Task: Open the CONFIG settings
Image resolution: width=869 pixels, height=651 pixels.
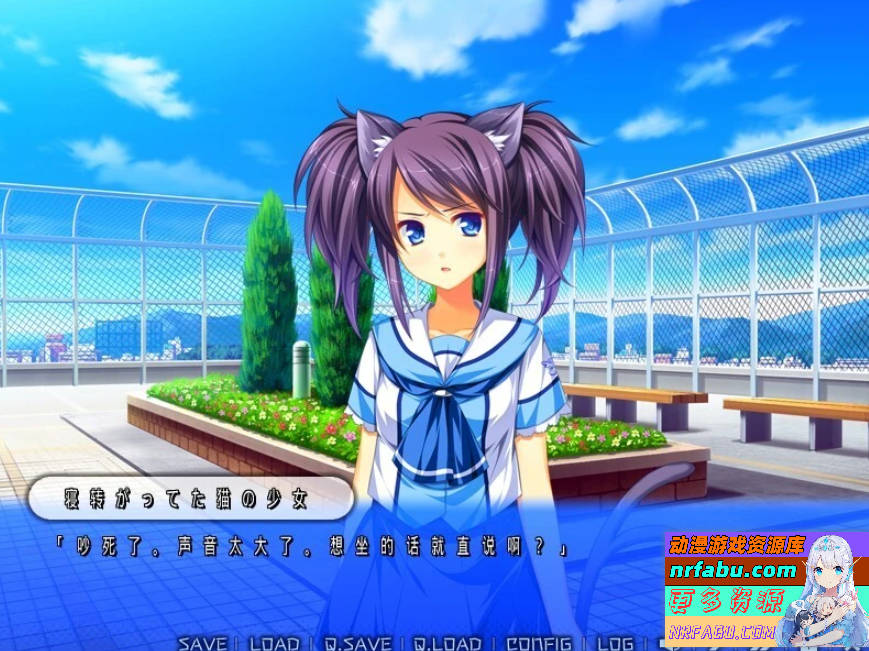Action: coord(539,643)
